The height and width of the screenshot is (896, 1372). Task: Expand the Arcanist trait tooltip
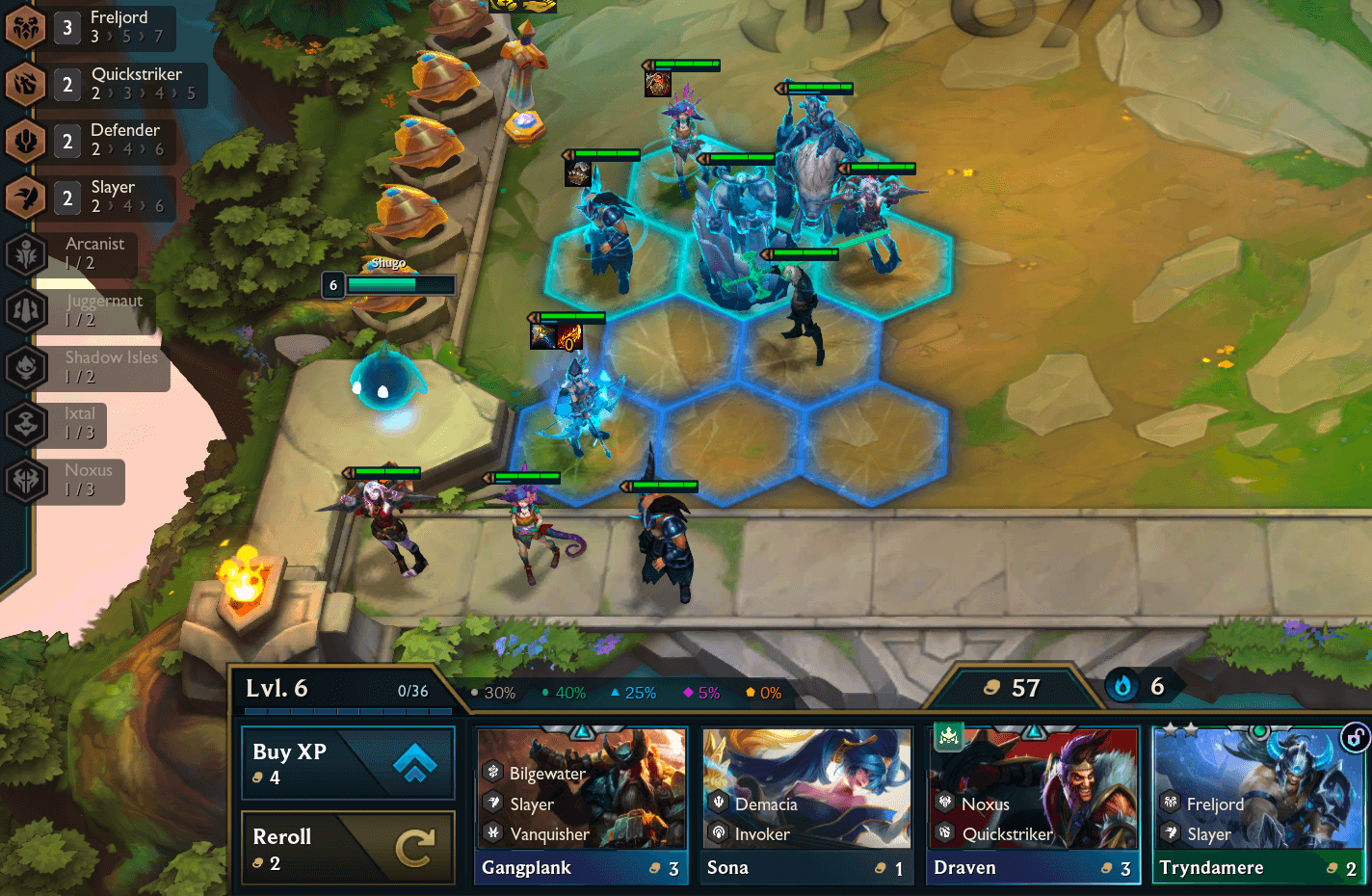[26, 254]
